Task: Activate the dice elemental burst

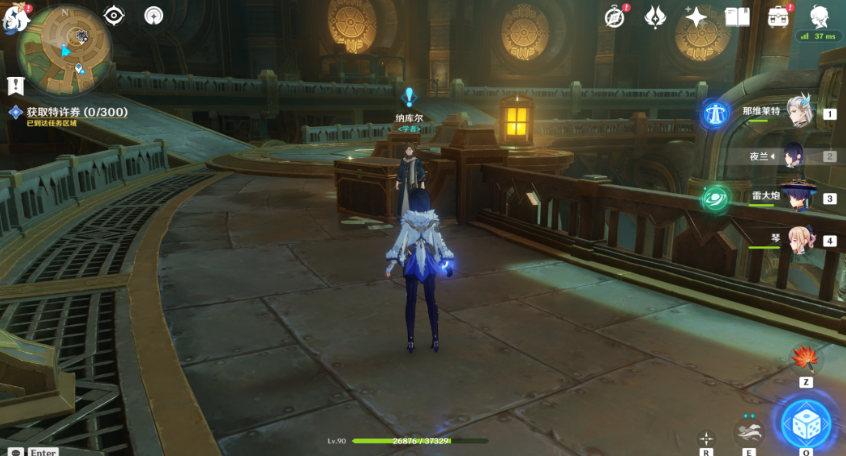Action: click(806, 424)
